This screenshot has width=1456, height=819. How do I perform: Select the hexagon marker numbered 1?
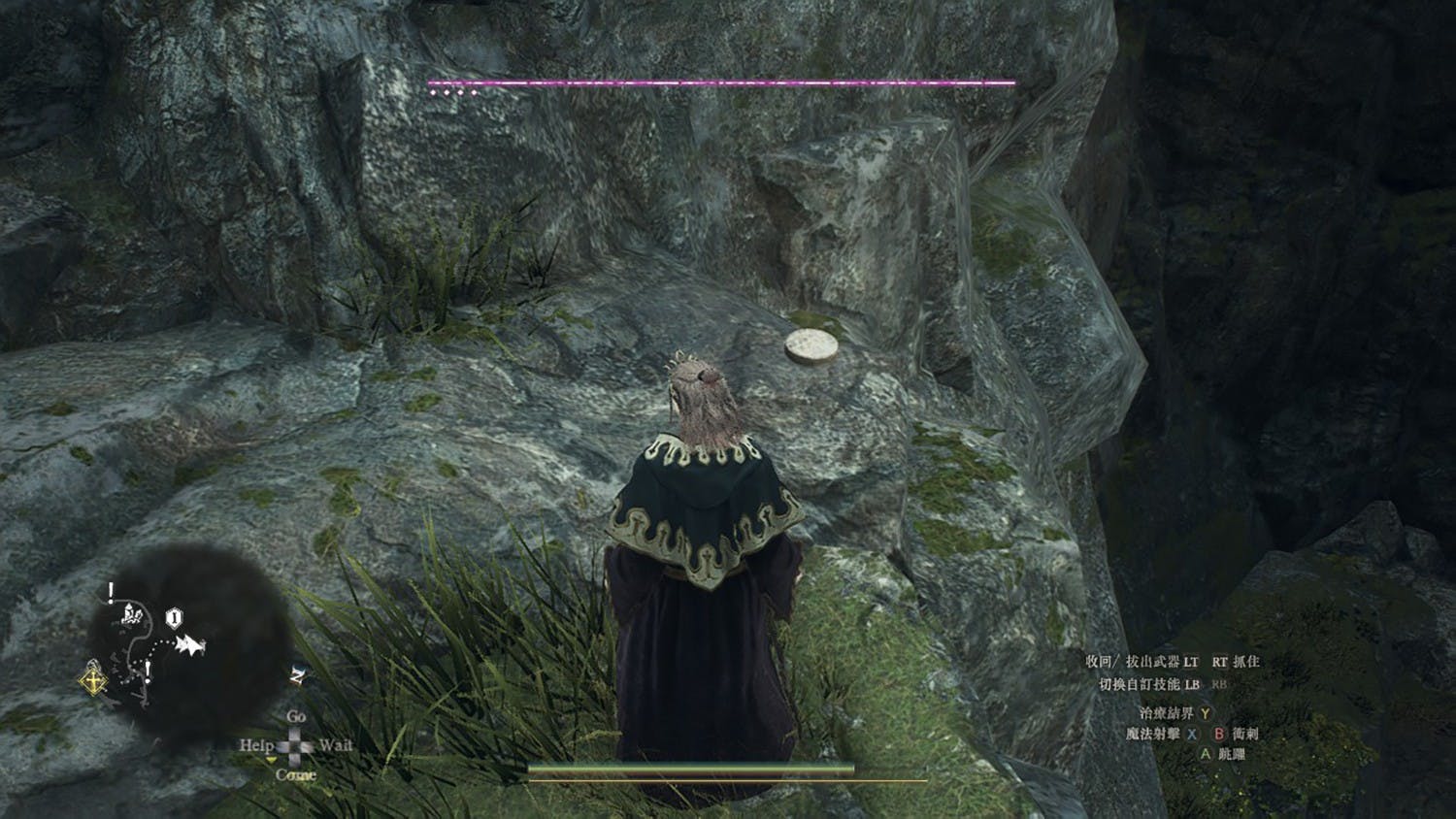[x=174, y=617]
